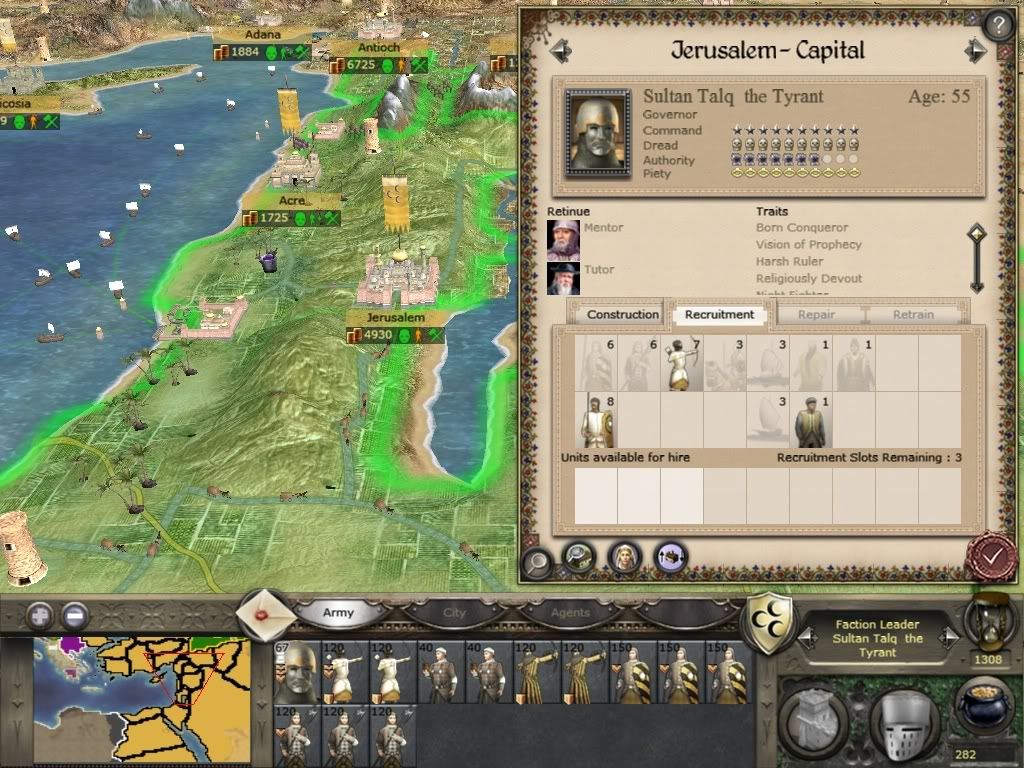Image resolution: width=1024 pixels, height=768 pixels.
Task: Close settlement panel with checkmark button
Action: [x=991, y=558]
